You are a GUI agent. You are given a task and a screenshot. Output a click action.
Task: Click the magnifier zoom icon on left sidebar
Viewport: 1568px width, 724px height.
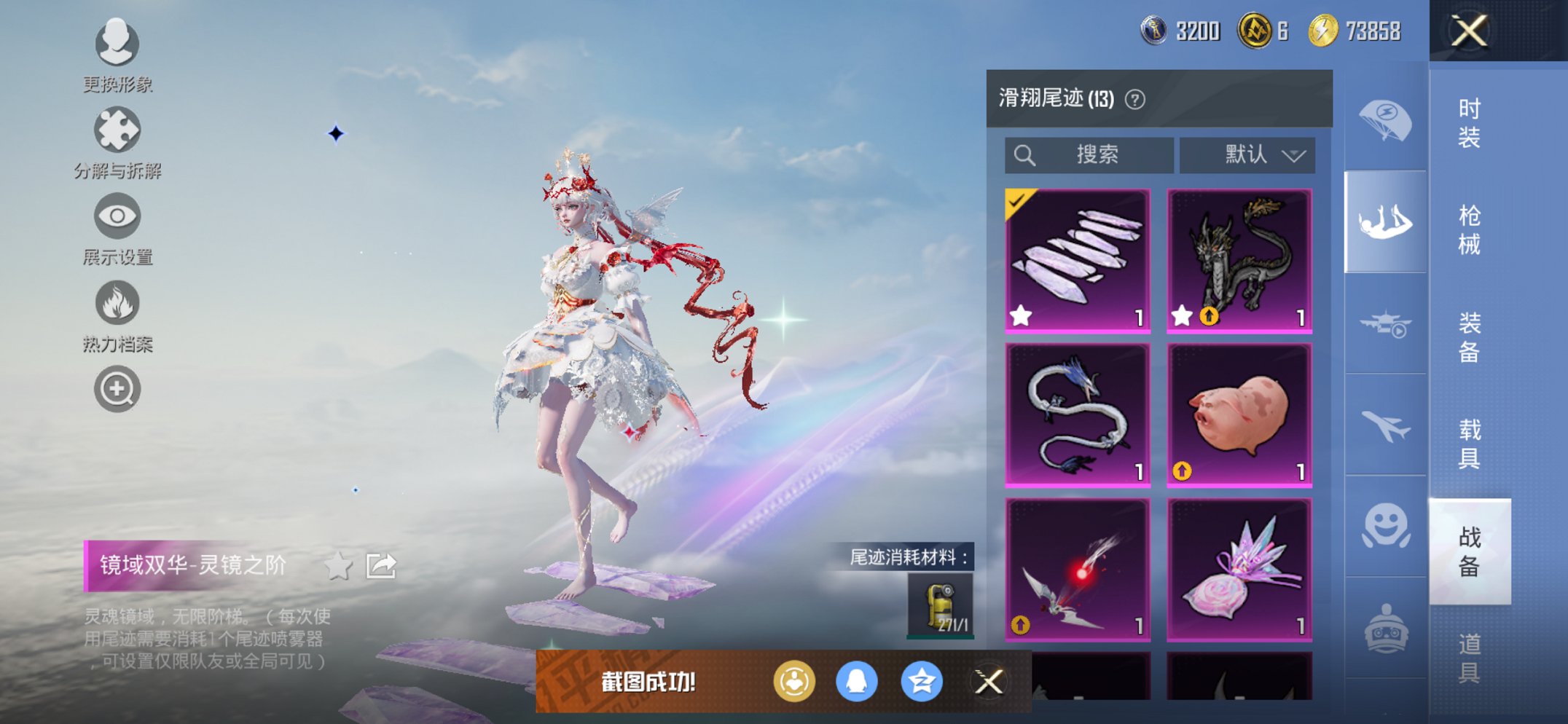pos(117,388)
